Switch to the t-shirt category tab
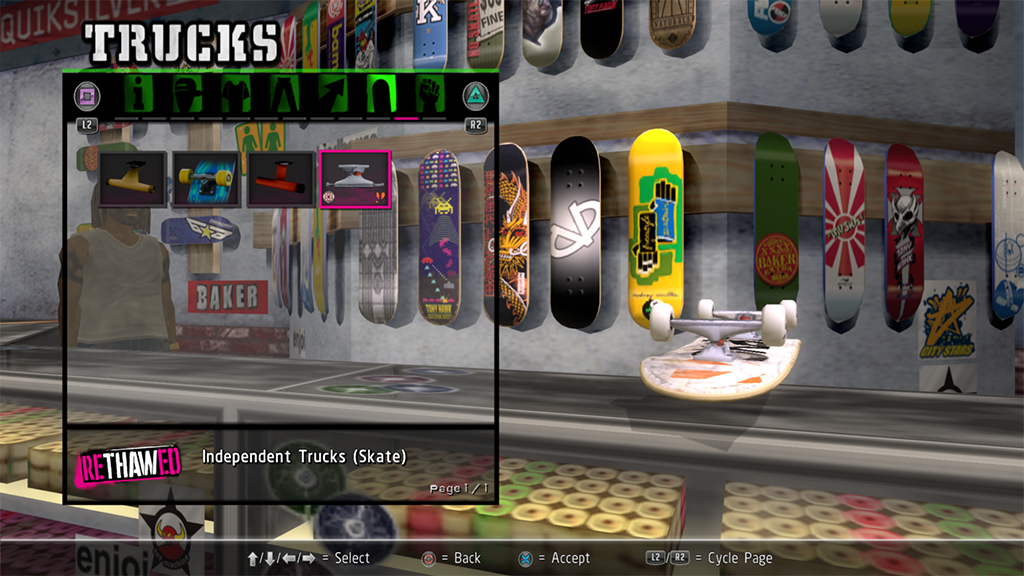Image resolution: width=1024 pixels, height=576 pixels. point(236,96)
